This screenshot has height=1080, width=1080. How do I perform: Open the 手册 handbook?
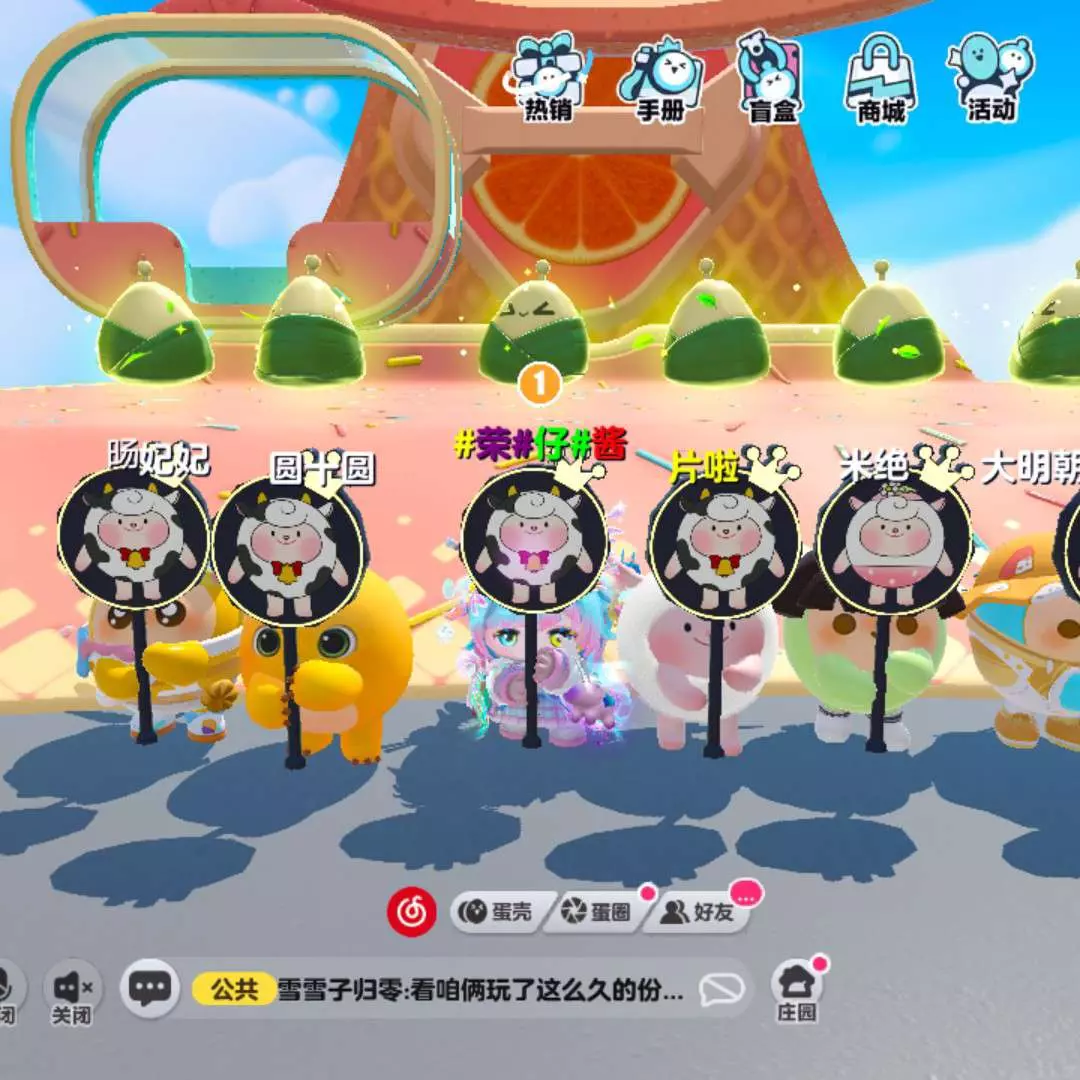click(660, 80)
